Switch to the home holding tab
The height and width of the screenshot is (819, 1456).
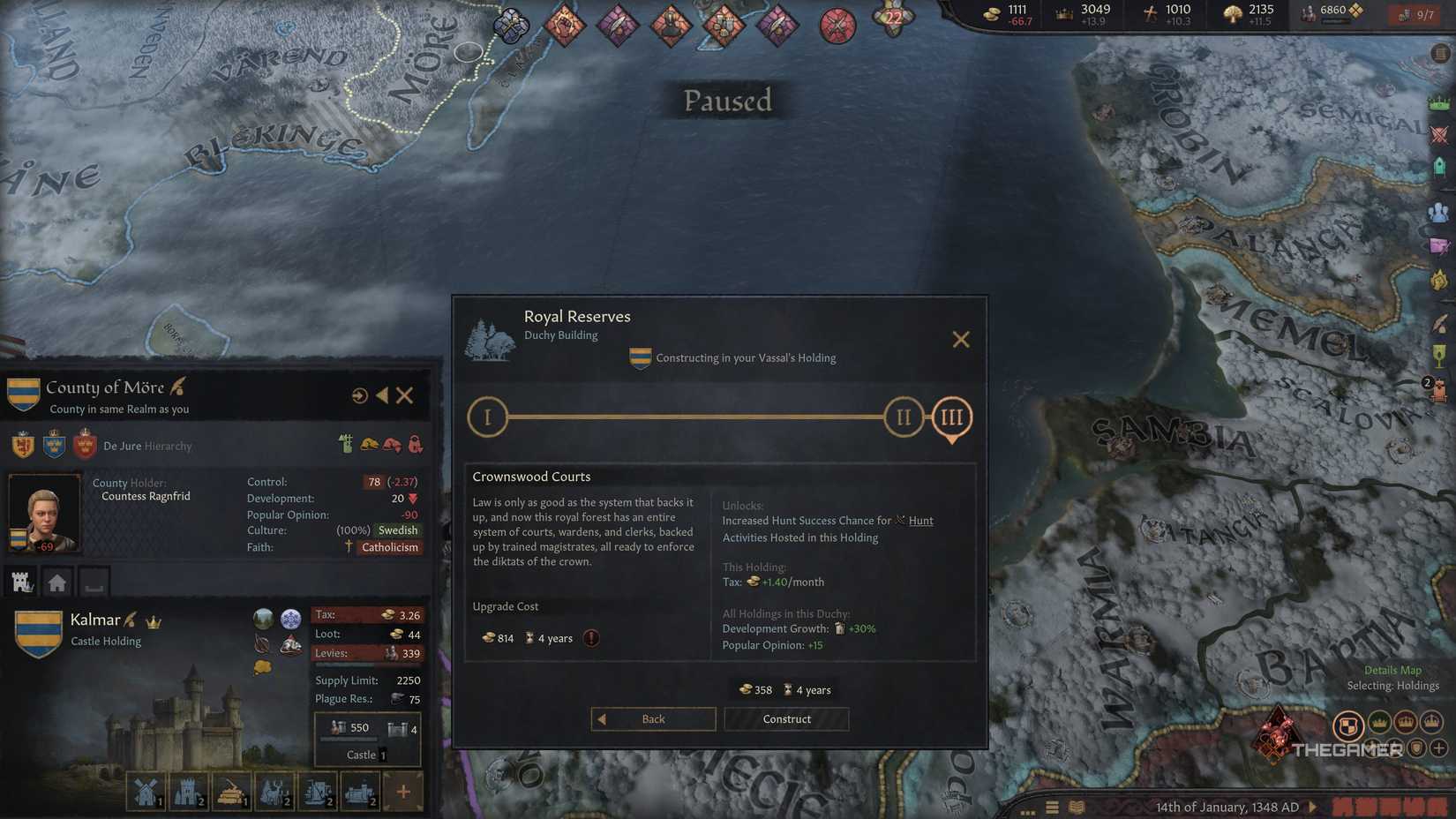[x=56, y=581]
